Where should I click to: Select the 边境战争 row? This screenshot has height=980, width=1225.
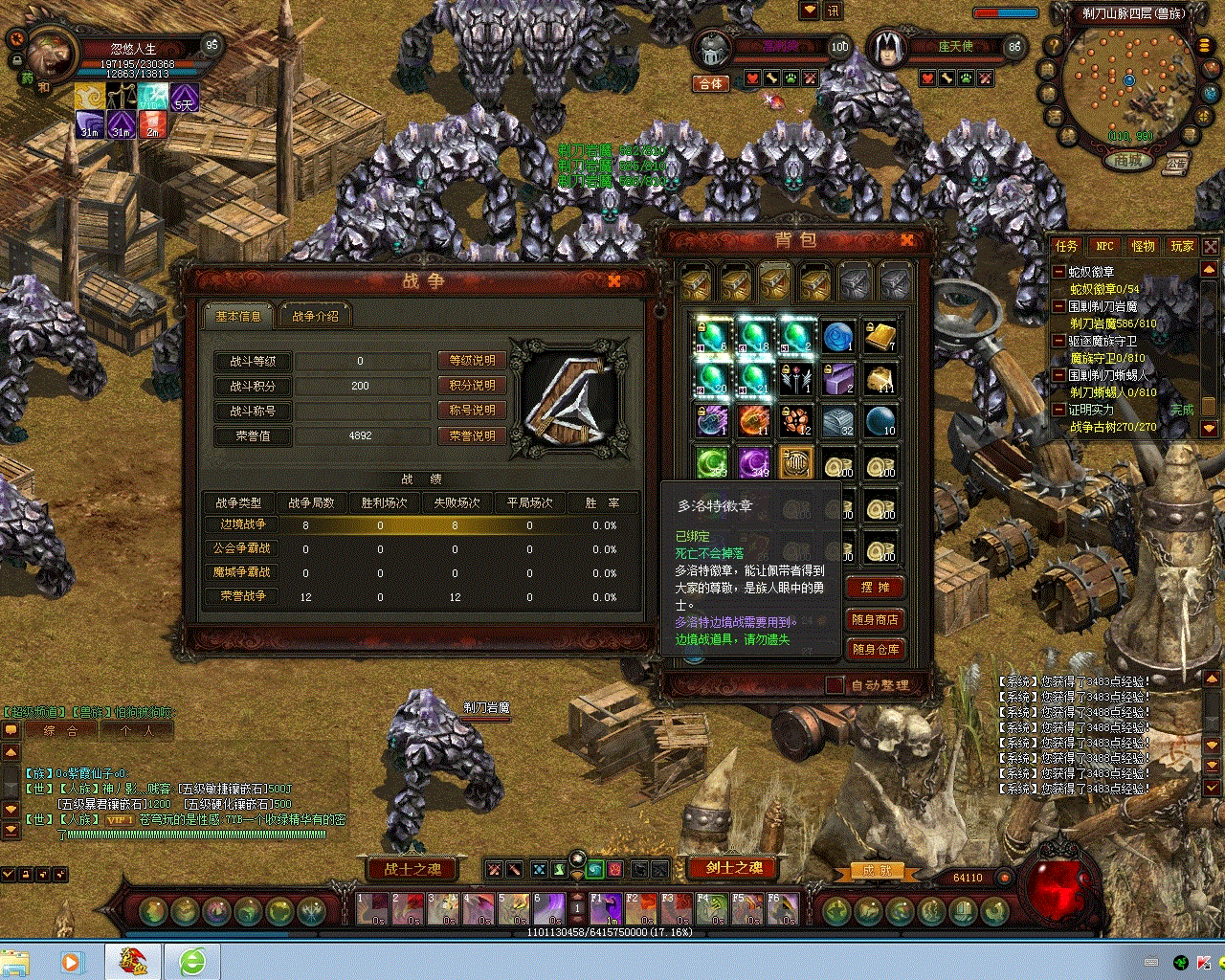coord(243,524)
